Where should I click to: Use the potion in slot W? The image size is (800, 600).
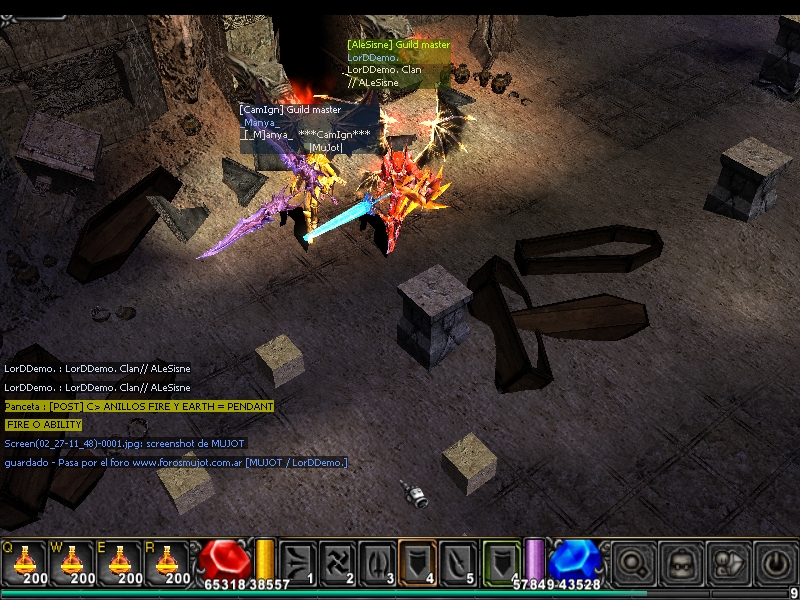point(72,564)
